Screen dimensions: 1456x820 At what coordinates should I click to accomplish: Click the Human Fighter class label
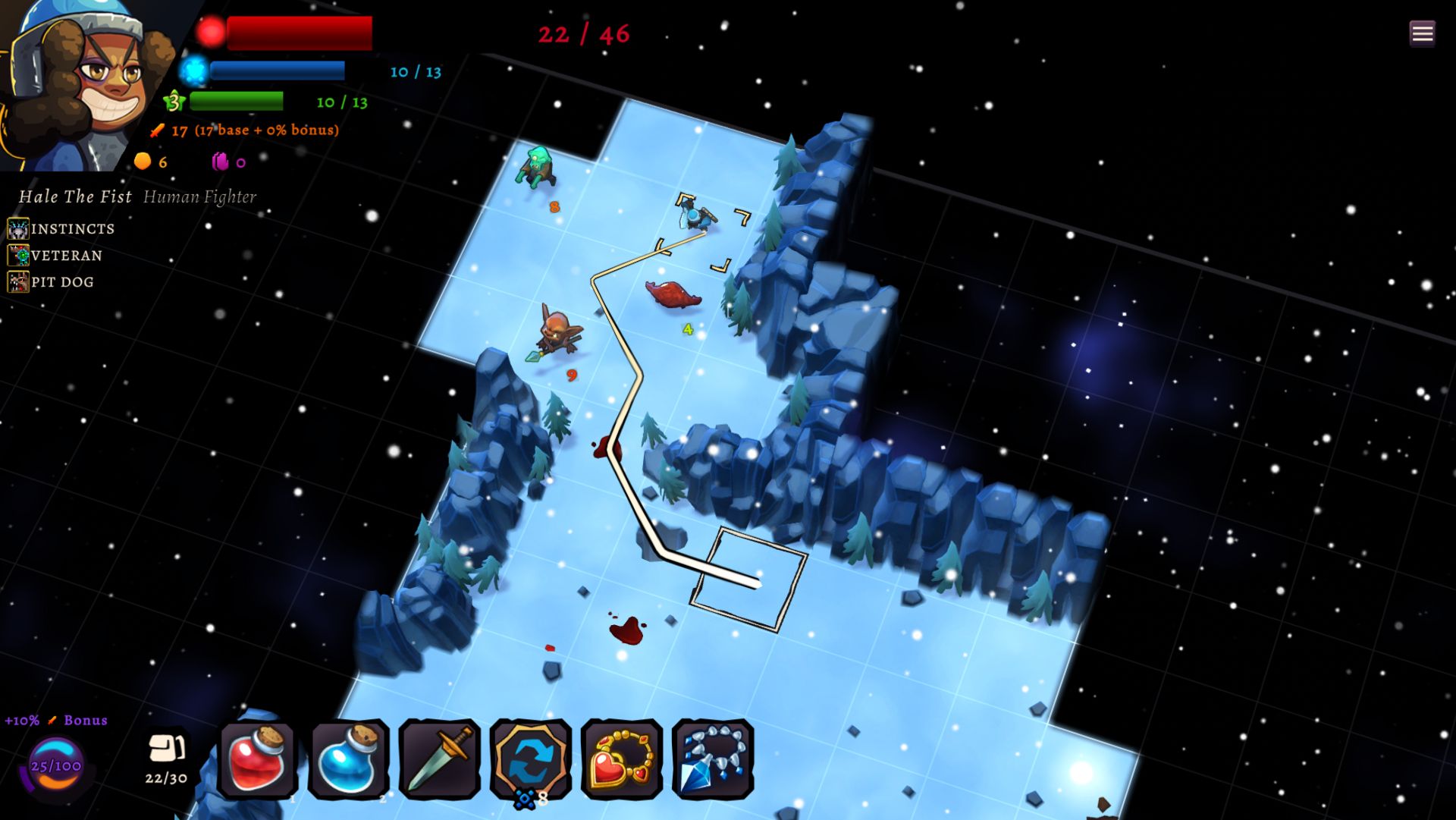tap(200, 196)
